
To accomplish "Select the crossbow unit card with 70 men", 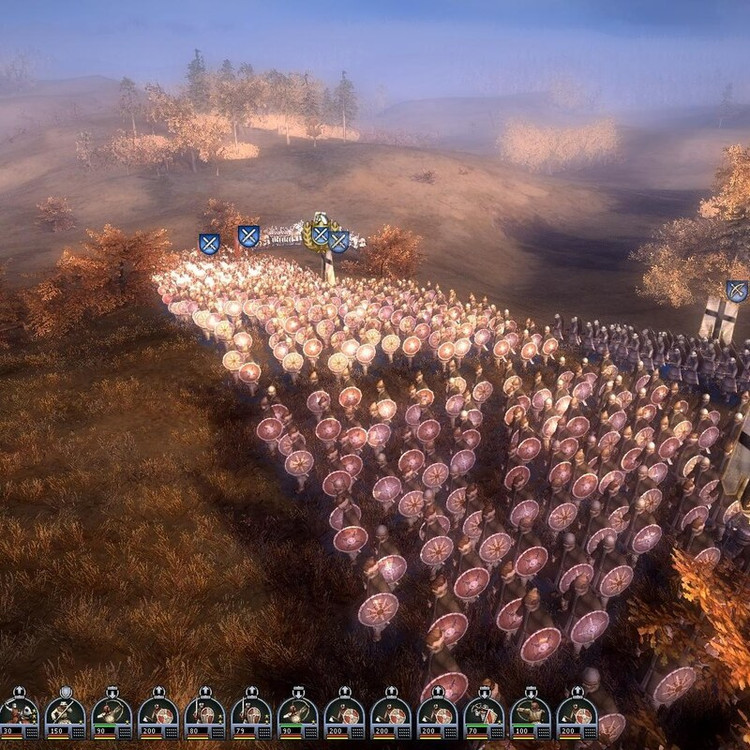I will [483, 714].
